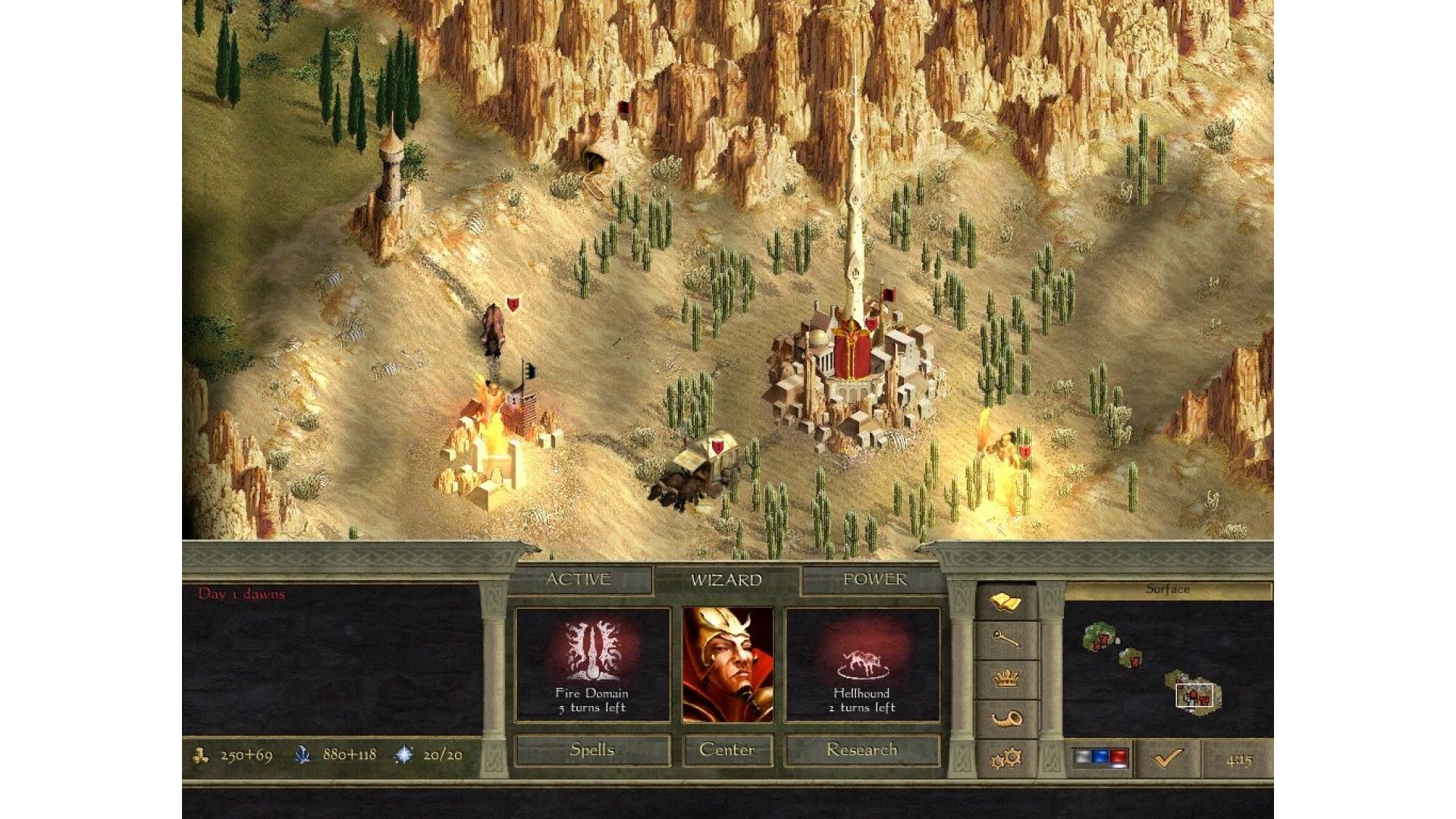Image resolution: width=1456 pixels, height=819 pixels.
Task: Click the horn icon button
Action: click(1006, 718)
